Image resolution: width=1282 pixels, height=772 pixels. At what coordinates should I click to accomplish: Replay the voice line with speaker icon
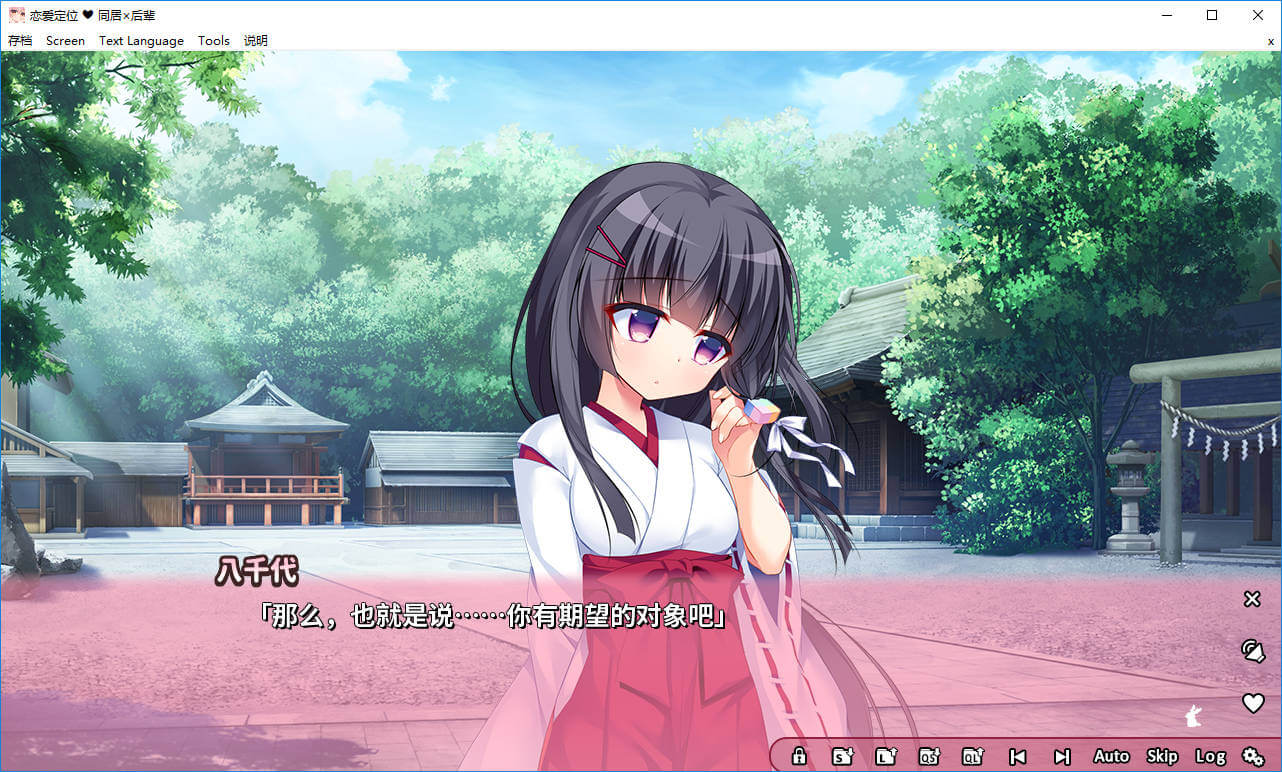pos(1252,651)
